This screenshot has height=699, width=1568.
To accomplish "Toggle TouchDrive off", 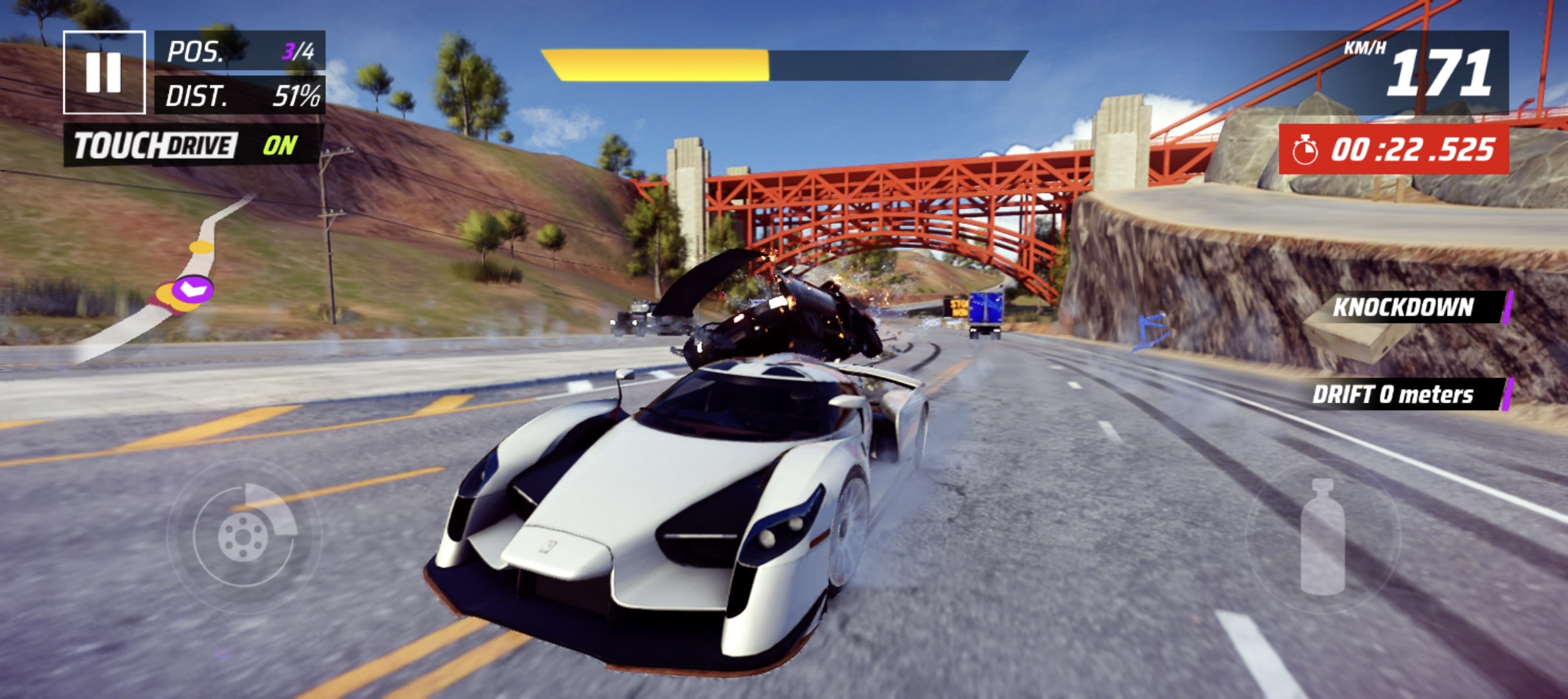I will [x=193, y=146].
